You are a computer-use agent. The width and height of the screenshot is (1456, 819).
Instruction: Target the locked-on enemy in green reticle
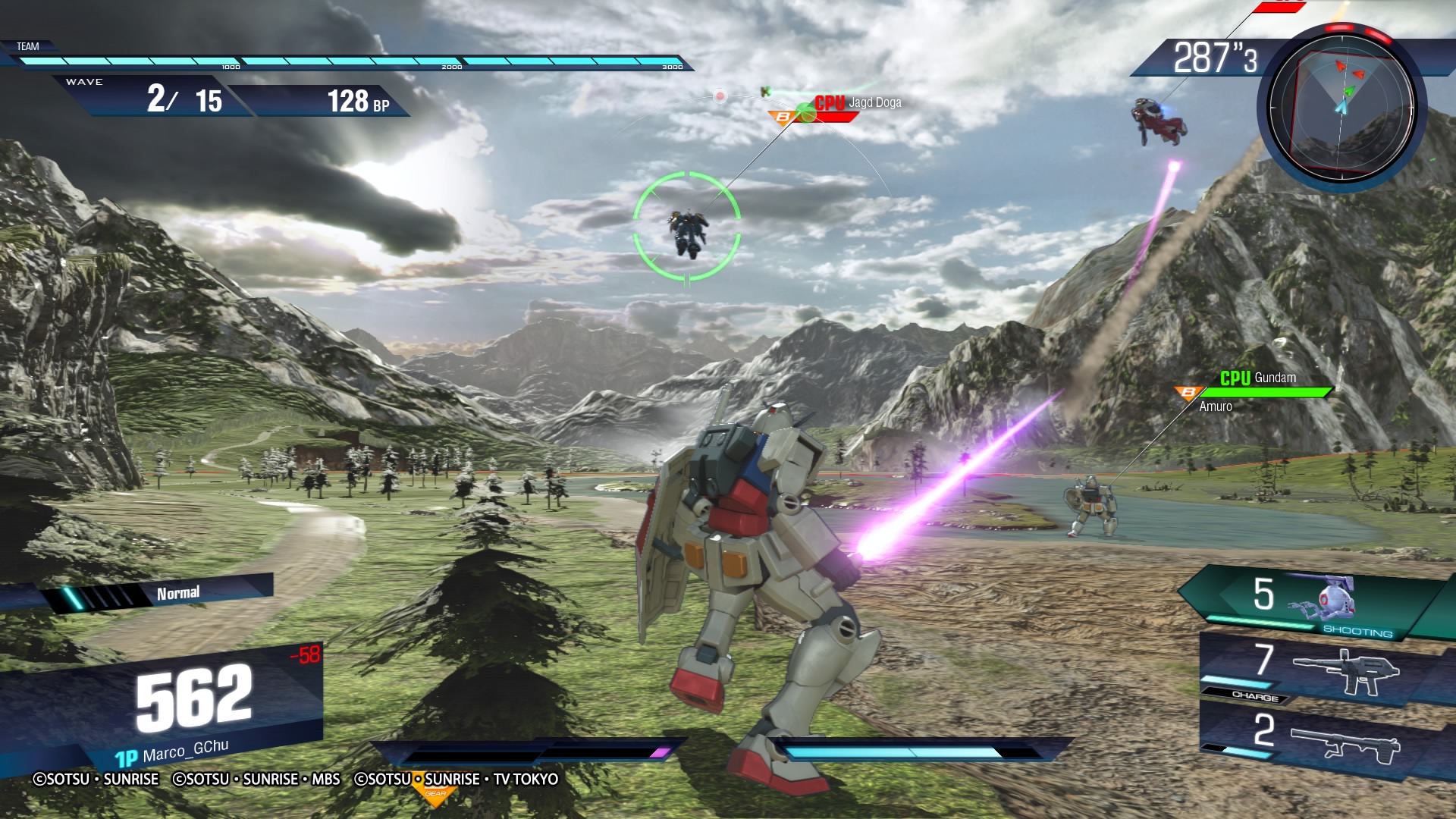tap(687, 229)
